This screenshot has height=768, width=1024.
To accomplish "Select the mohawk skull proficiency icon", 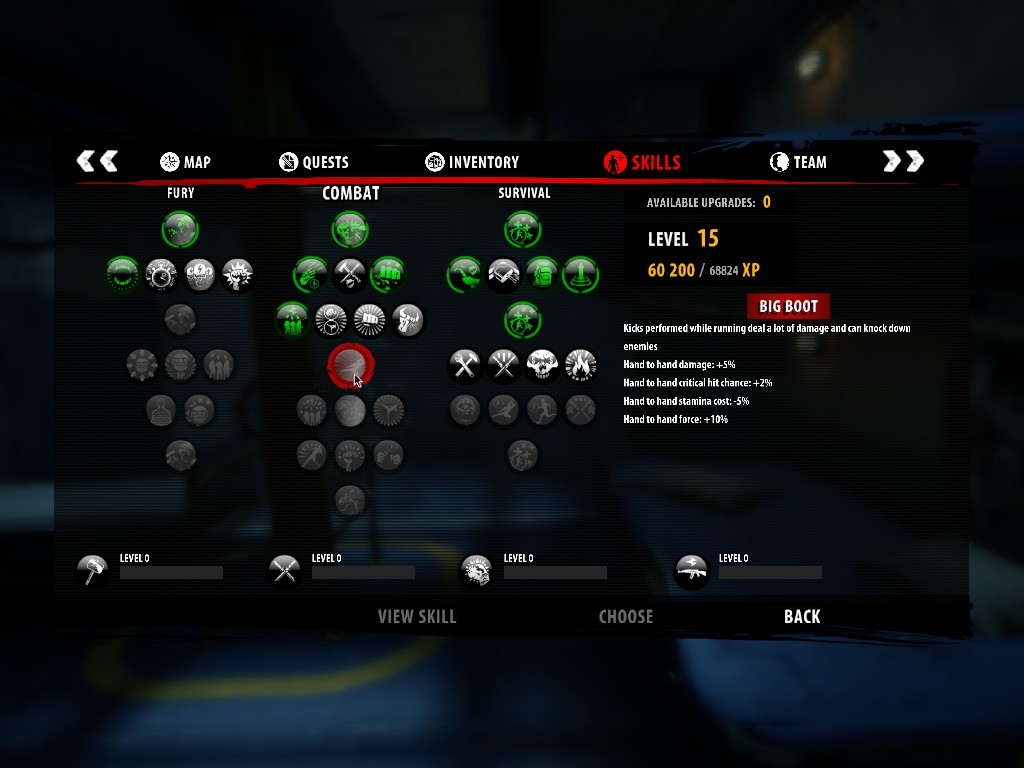I will click(x=476, y=571).
